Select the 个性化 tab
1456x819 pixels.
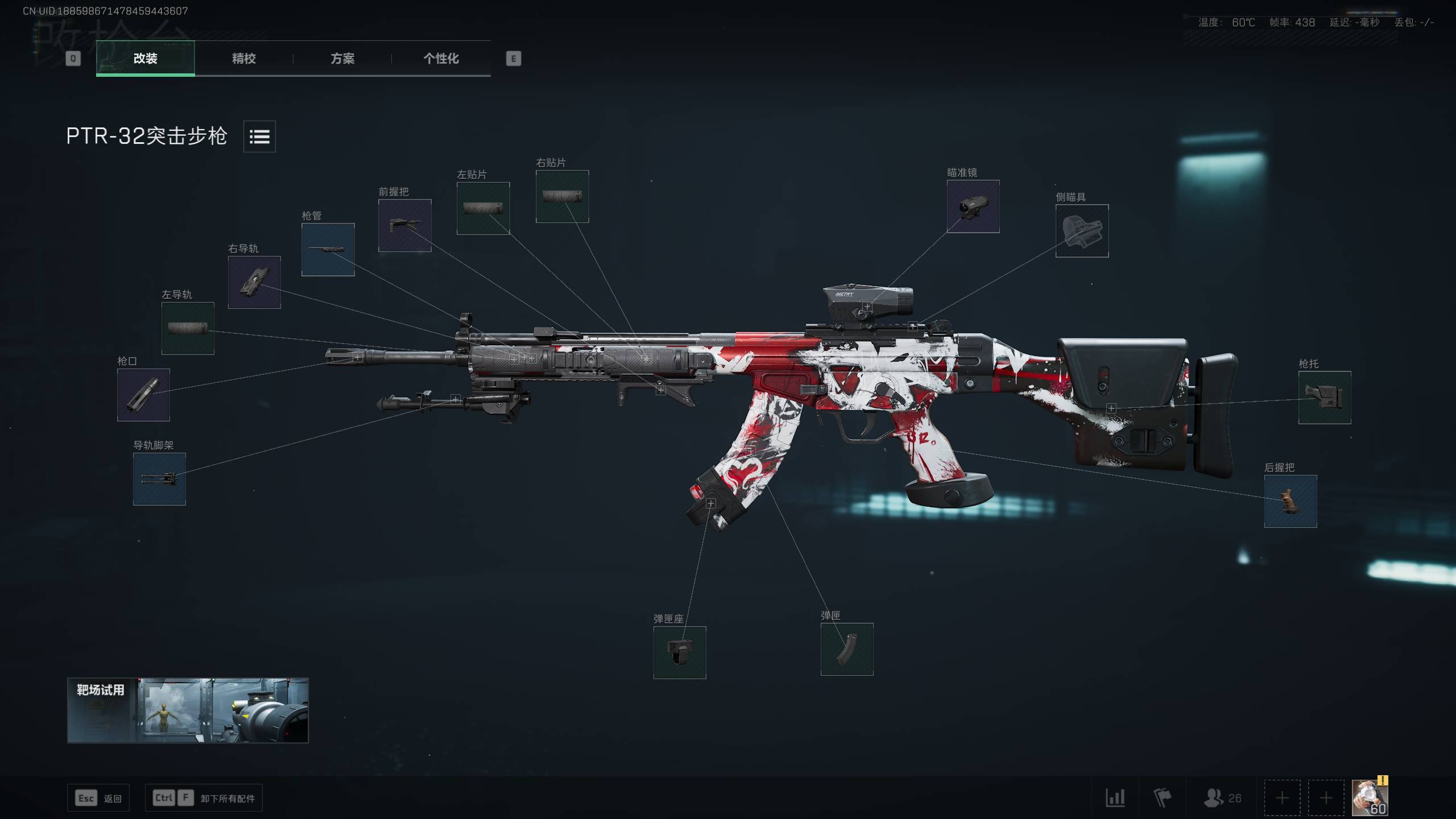click(441, 59)
